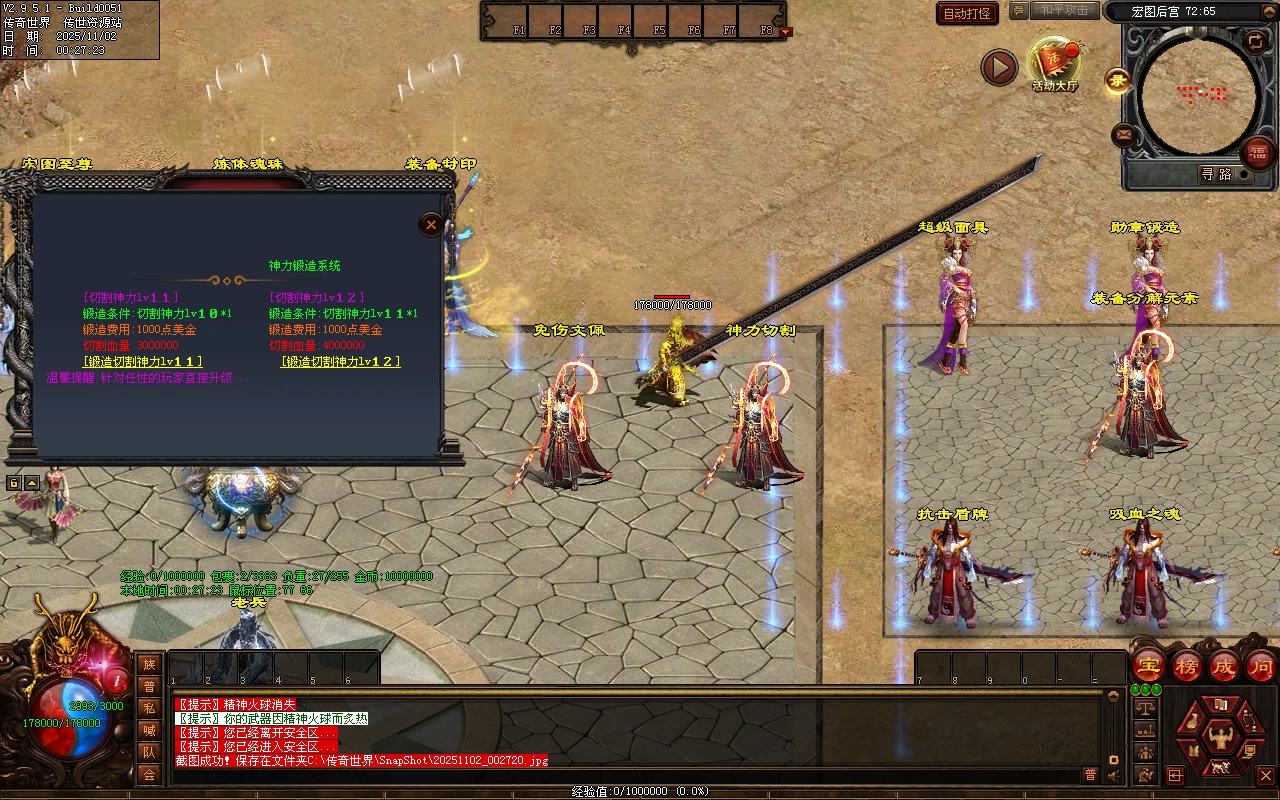Open the 宝 treasure shop button
This screenshot has height=800, width=1280.
pyautogui.click(x=1148, y=666)
